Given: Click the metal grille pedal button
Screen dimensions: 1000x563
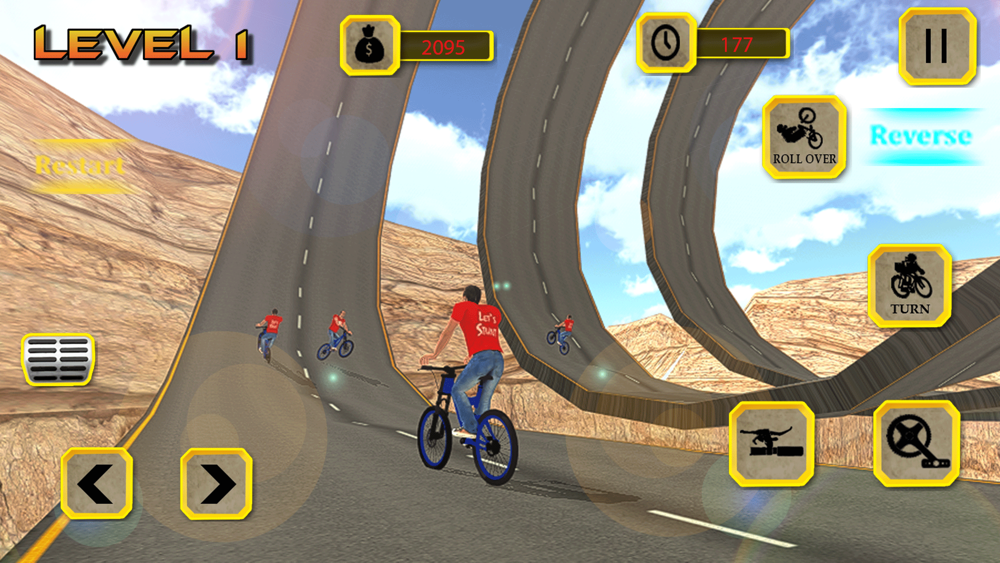Looking at the screenshot, I should tap(58, 359).
